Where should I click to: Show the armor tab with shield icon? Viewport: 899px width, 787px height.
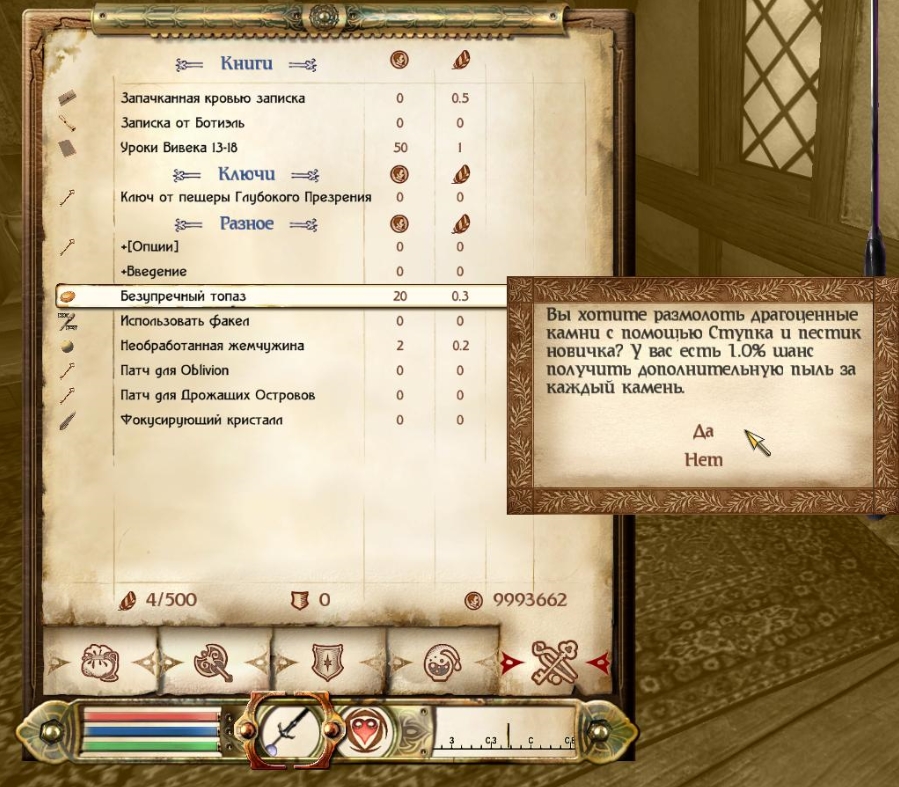coord(329,661)
